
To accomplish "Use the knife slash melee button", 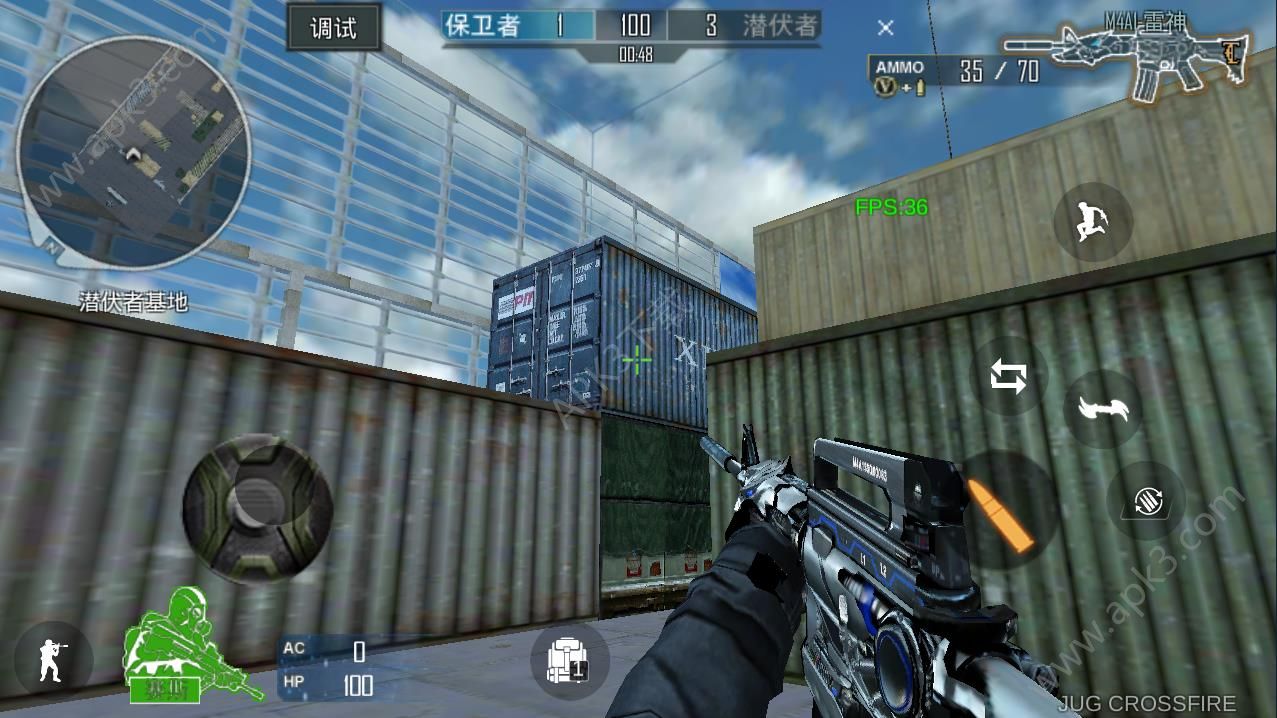I will coord(1103,408).
